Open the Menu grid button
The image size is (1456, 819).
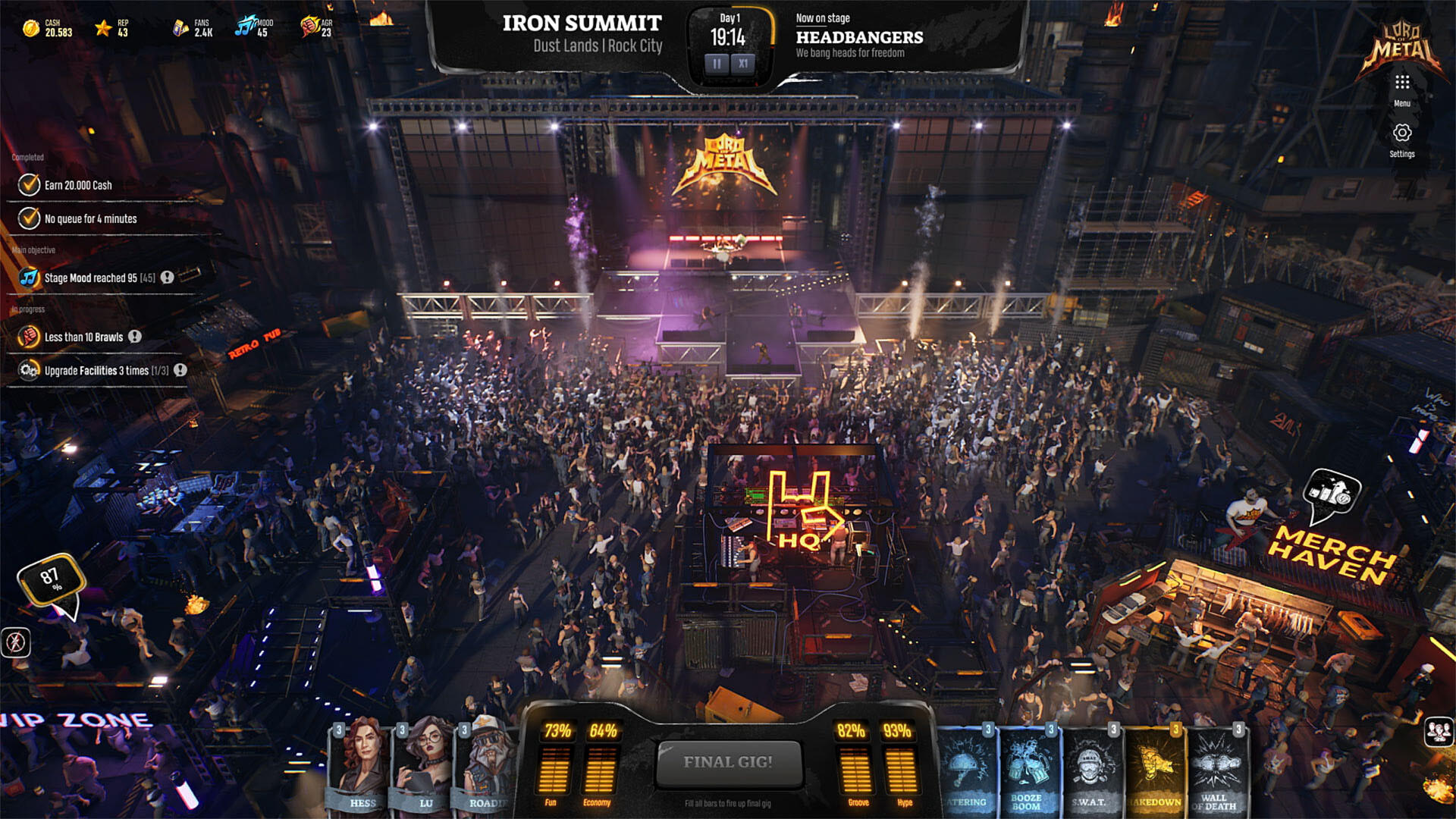coord(1401,83)
